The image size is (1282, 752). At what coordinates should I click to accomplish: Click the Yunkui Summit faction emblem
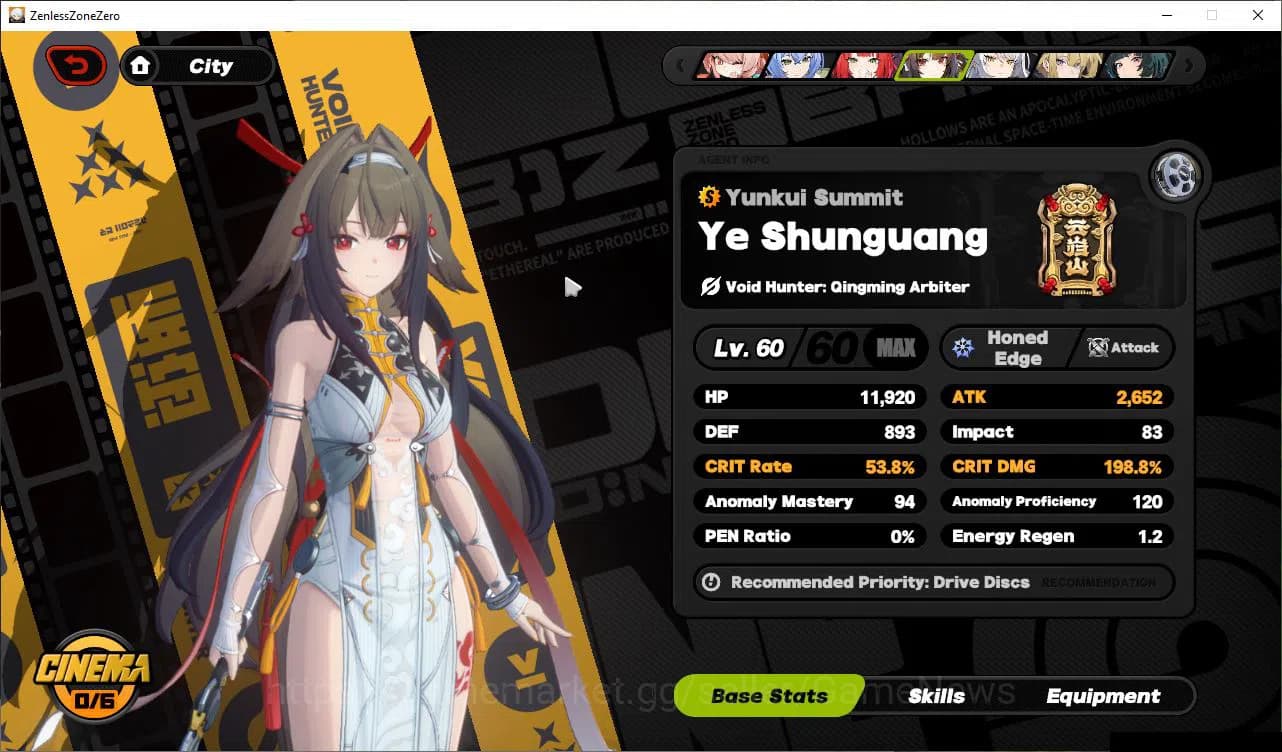pyautogui.click(x=1078, y=240)
